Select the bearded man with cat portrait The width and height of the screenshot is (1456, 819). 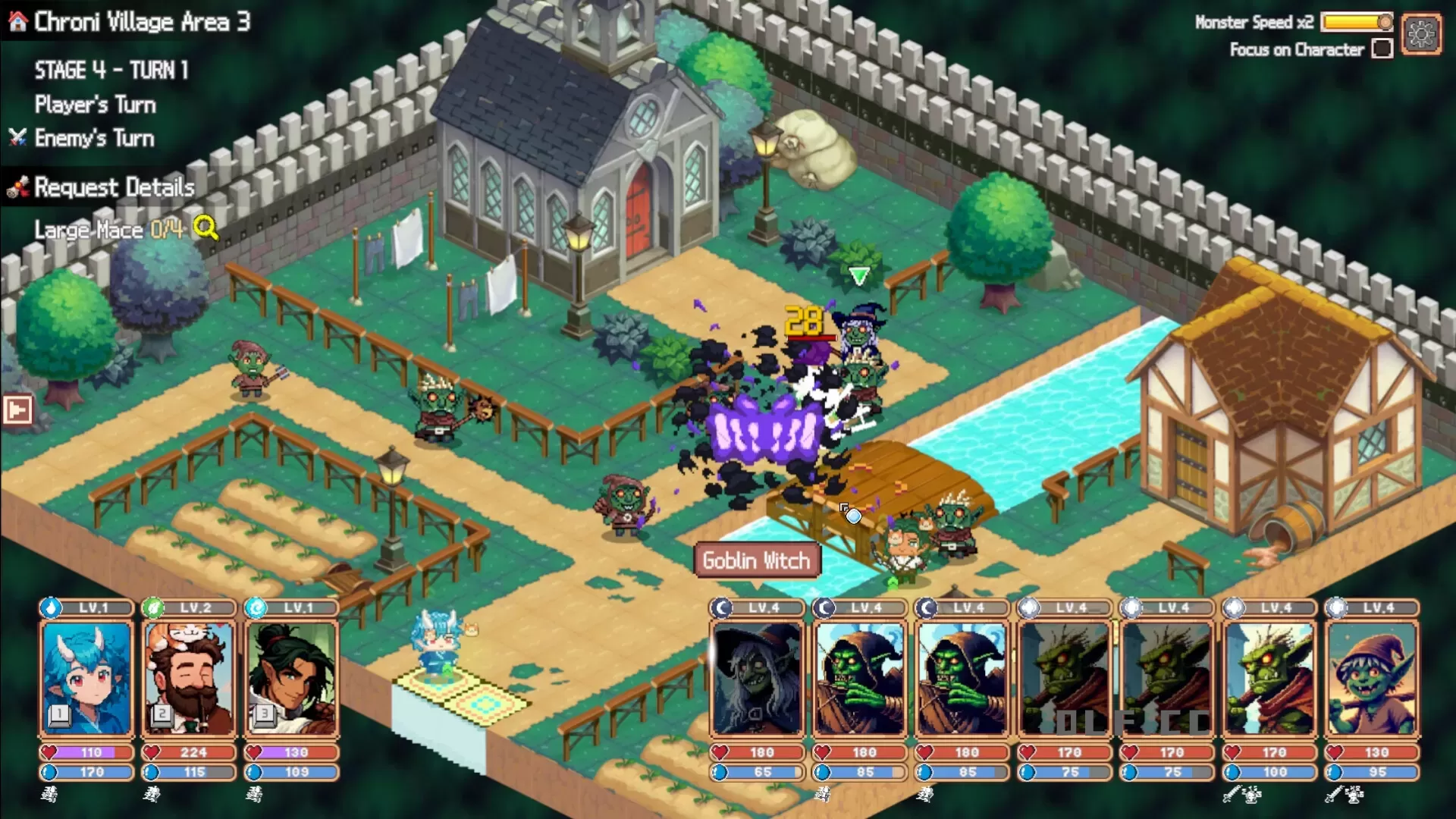(189, 678)
